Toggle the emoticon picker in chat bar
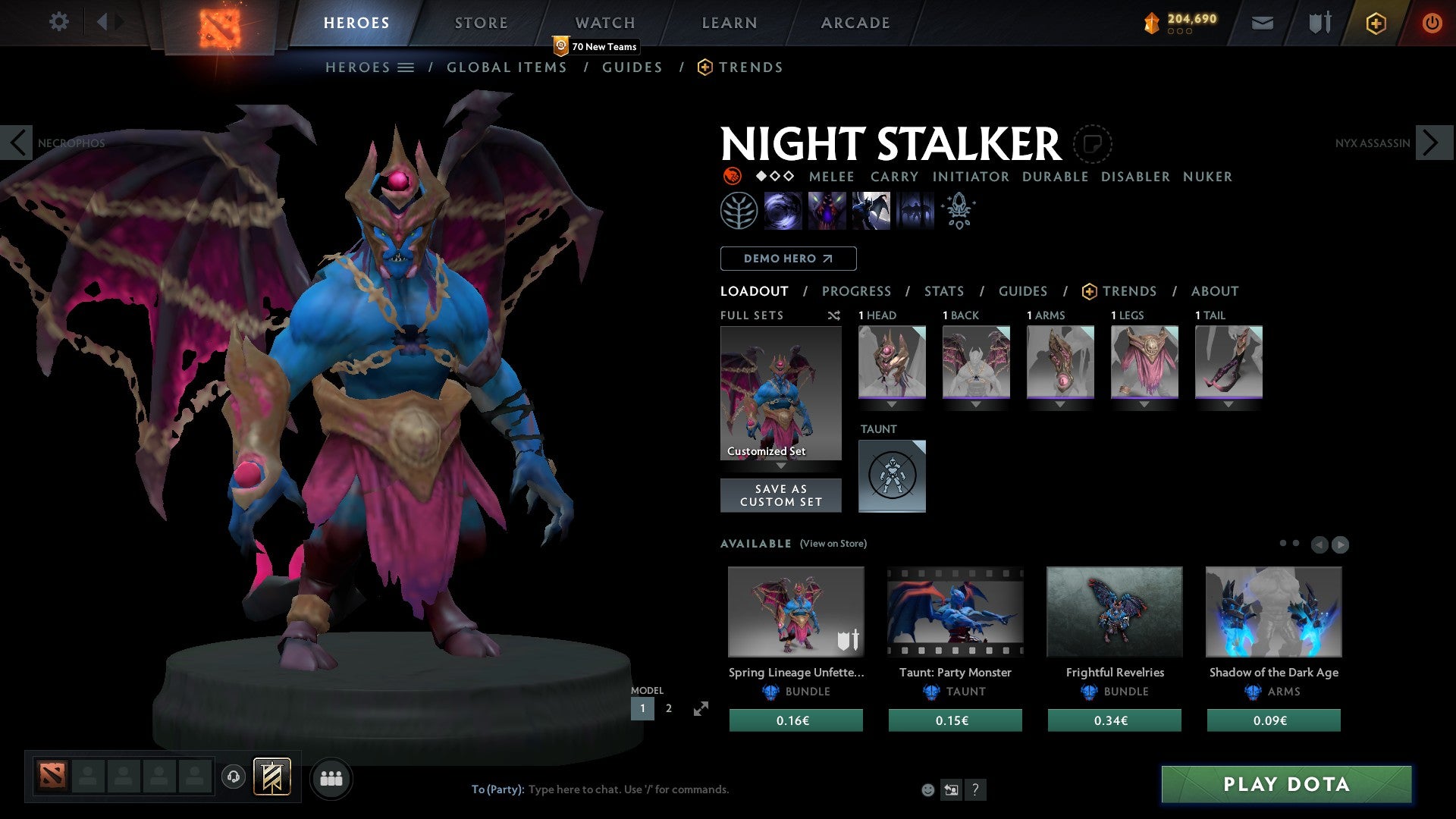Image resolution: width=1456 pixels, height=819 pixels. pyautogui.click(x=927, y=789)
